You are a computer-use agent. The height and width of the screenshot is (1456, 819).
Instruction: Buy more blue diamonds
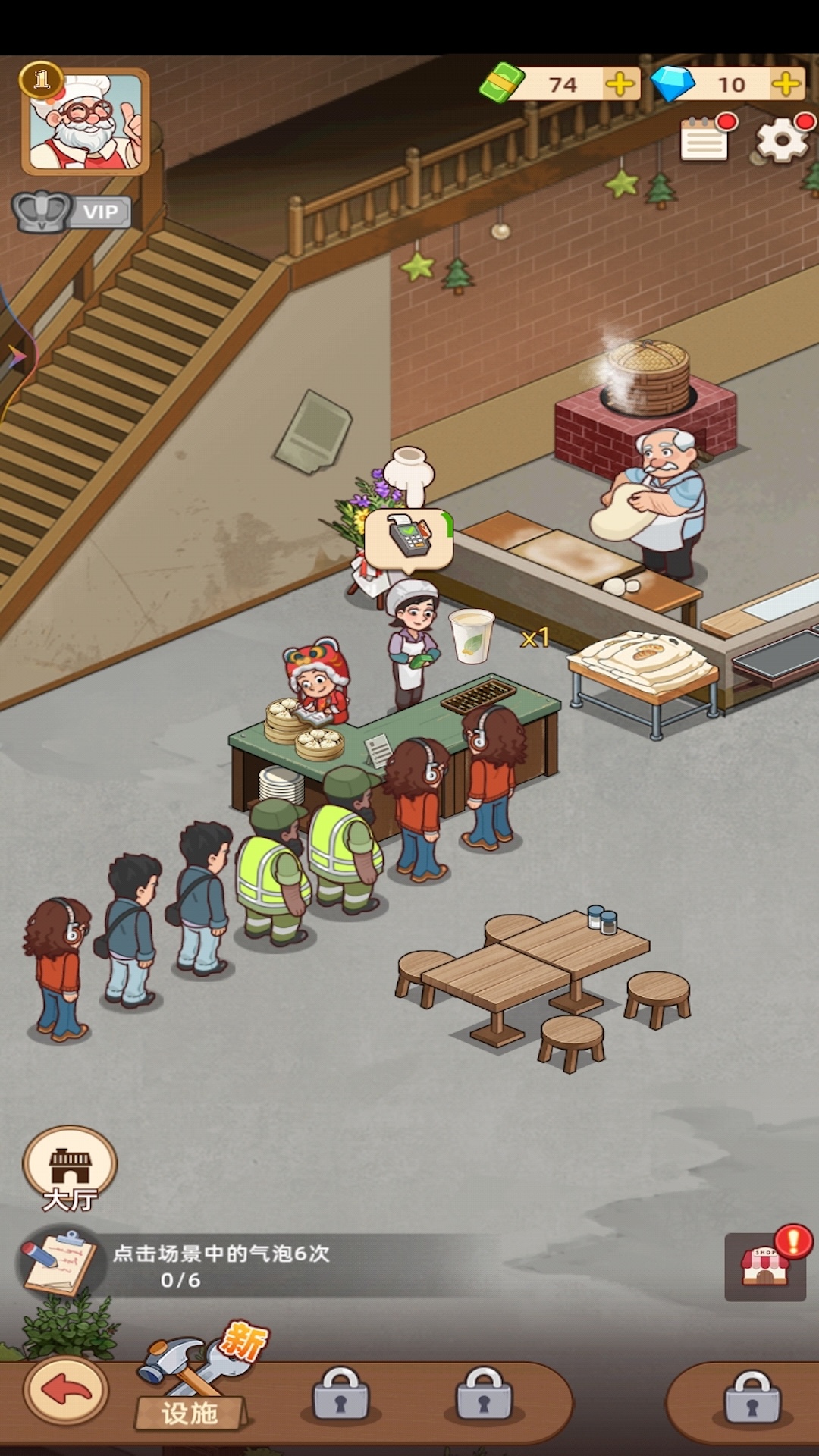[x=786, y=84]
